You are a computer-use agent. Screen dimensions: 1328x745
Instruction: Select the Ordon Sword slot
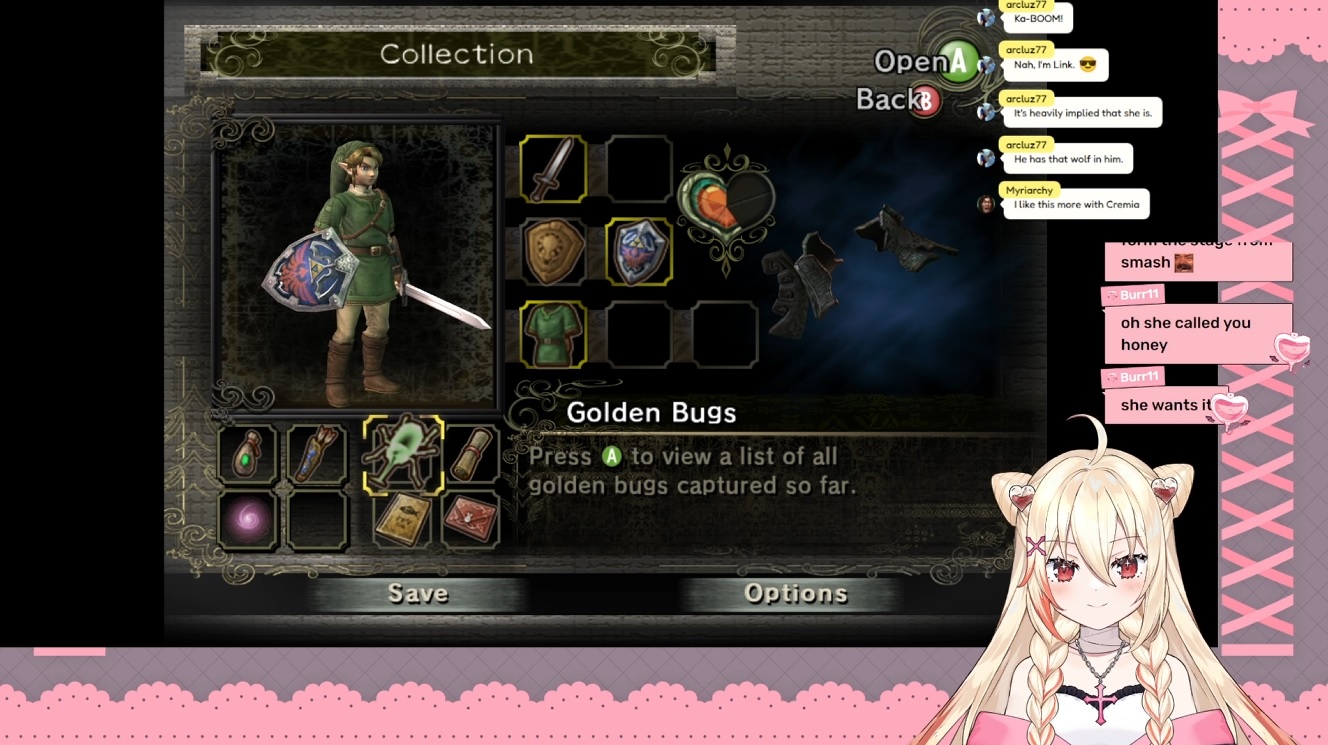click(x=553, y=169)
